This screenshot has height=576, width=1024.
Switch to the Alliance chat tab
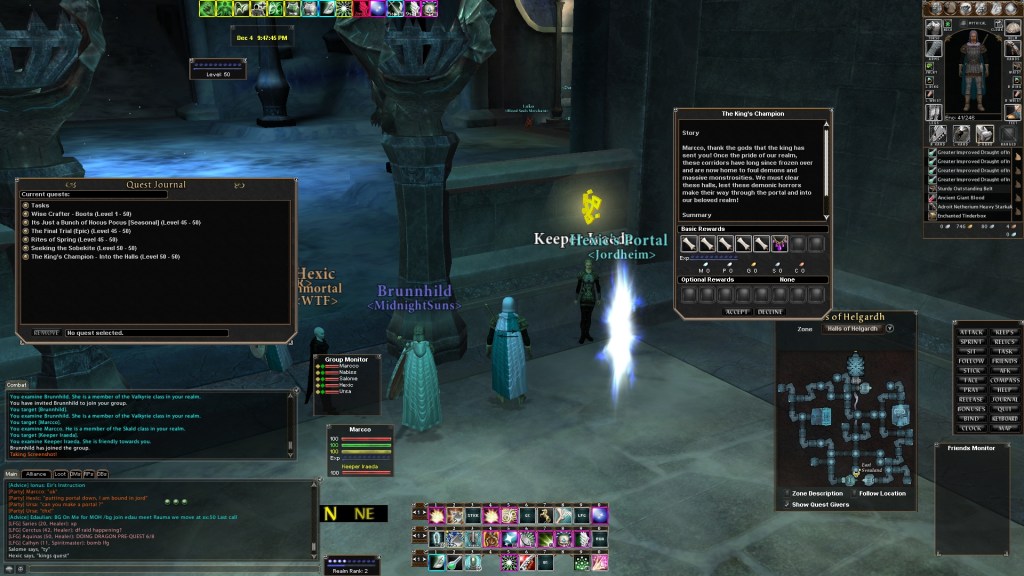(x=37, y=473)
